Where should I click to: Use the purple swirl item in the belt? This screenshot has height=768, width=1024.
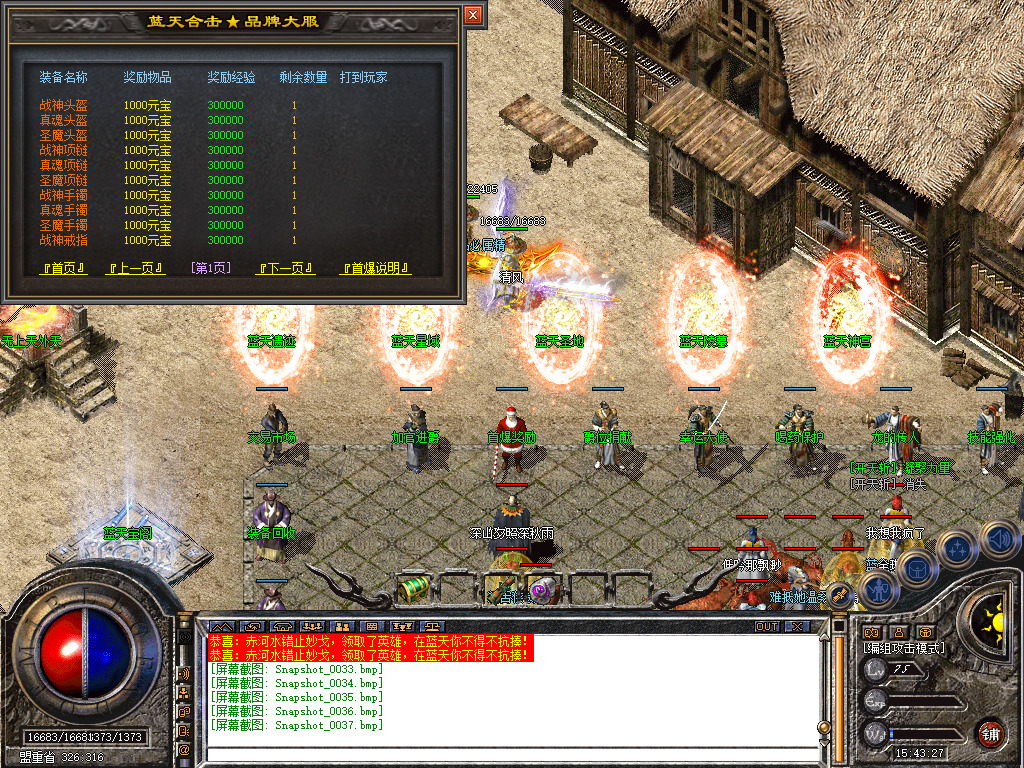pyautogui.click(x=541, y=590)
